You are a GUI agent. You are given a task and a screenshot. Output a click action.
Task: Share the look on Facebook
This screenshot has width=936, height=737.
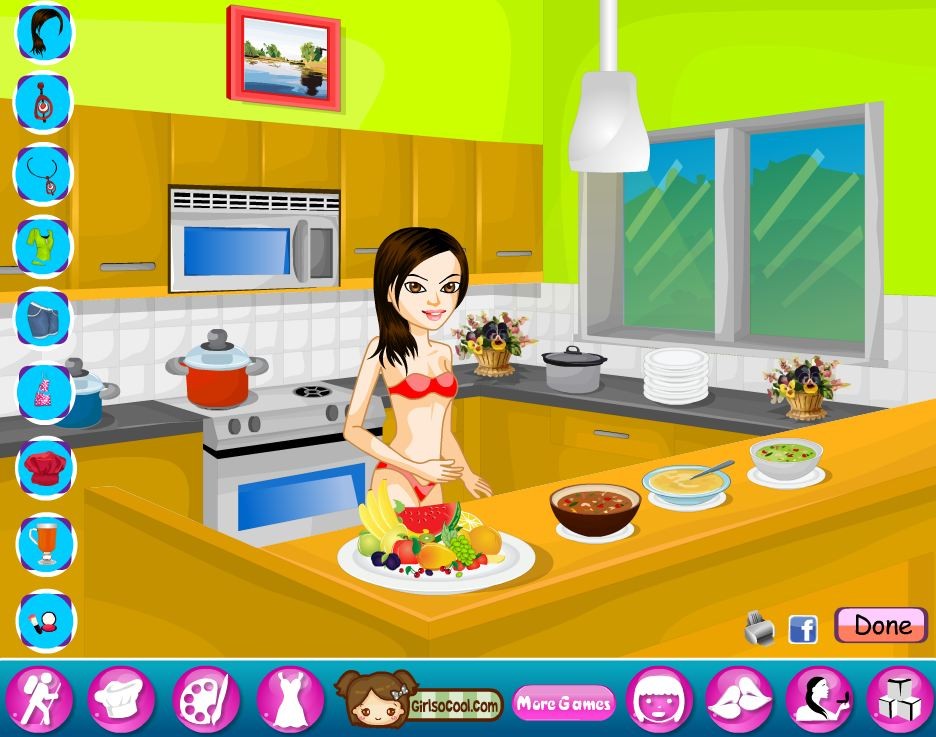point(803,629)
